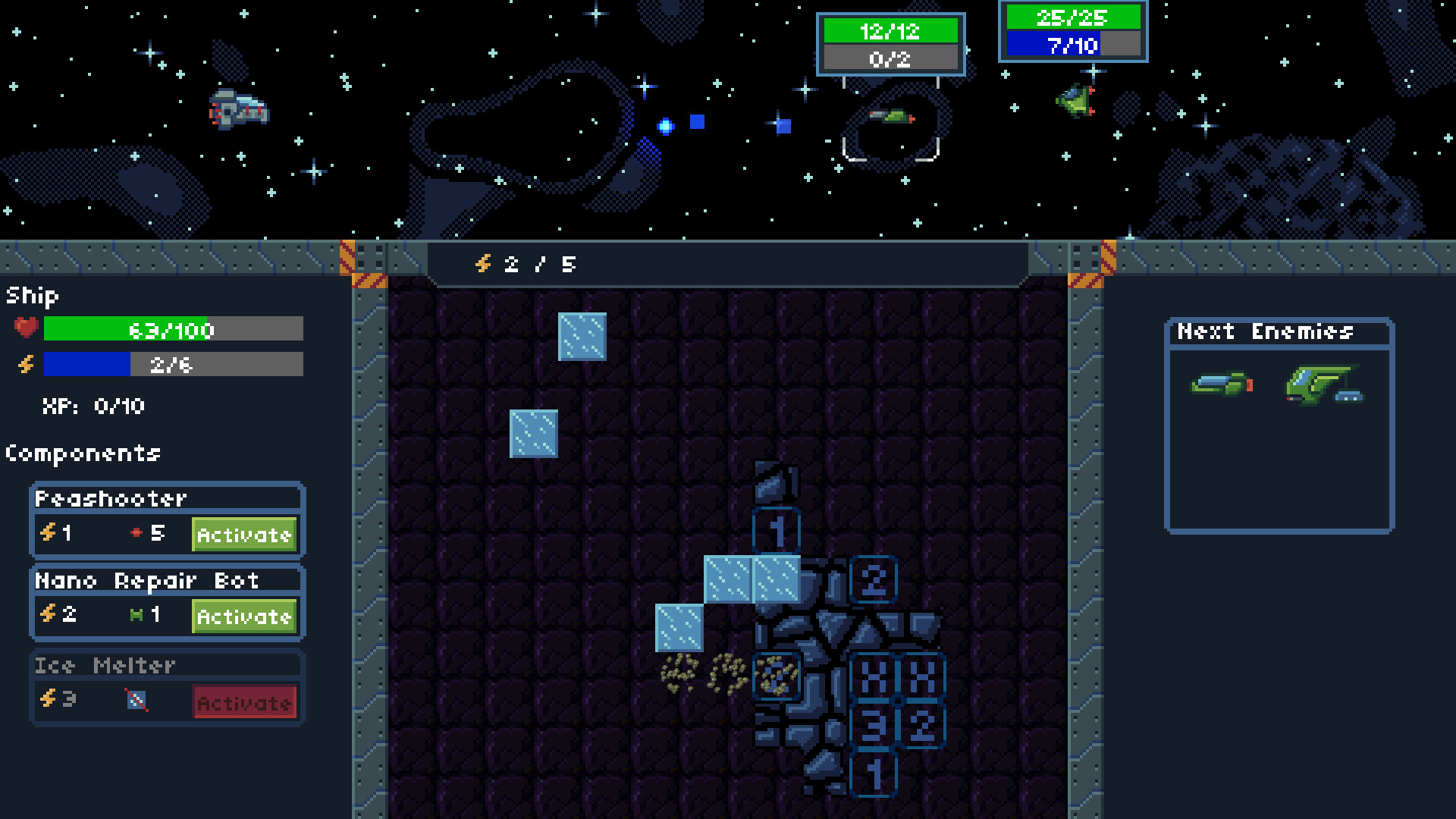Click the lightning bolt icon beside energy bar

[24, 365]
